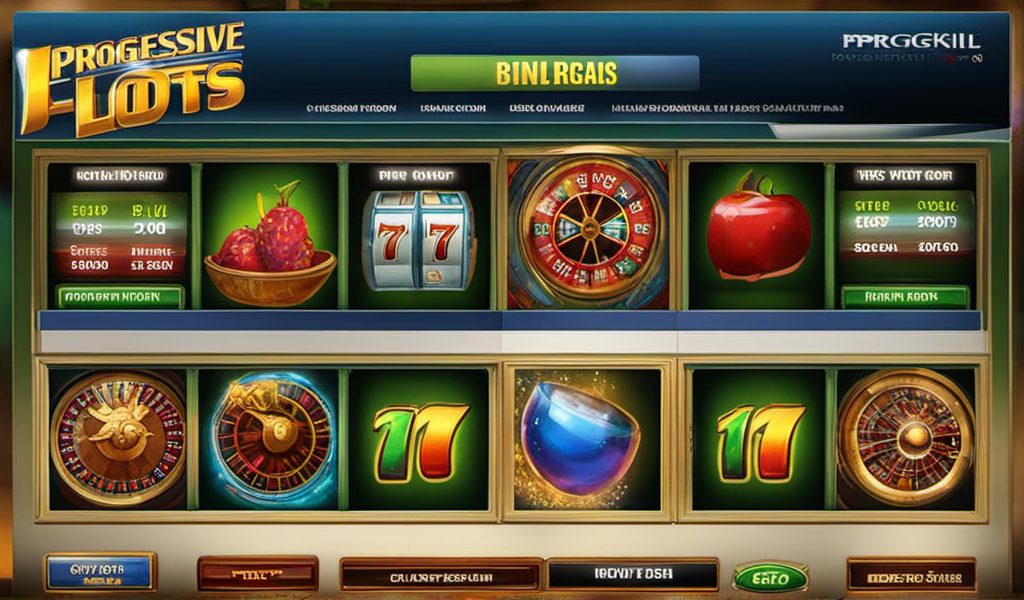This screenshot has width=1024, height=600.
Task: Click the blue button in the bottom bar
Action: (100, 572)
